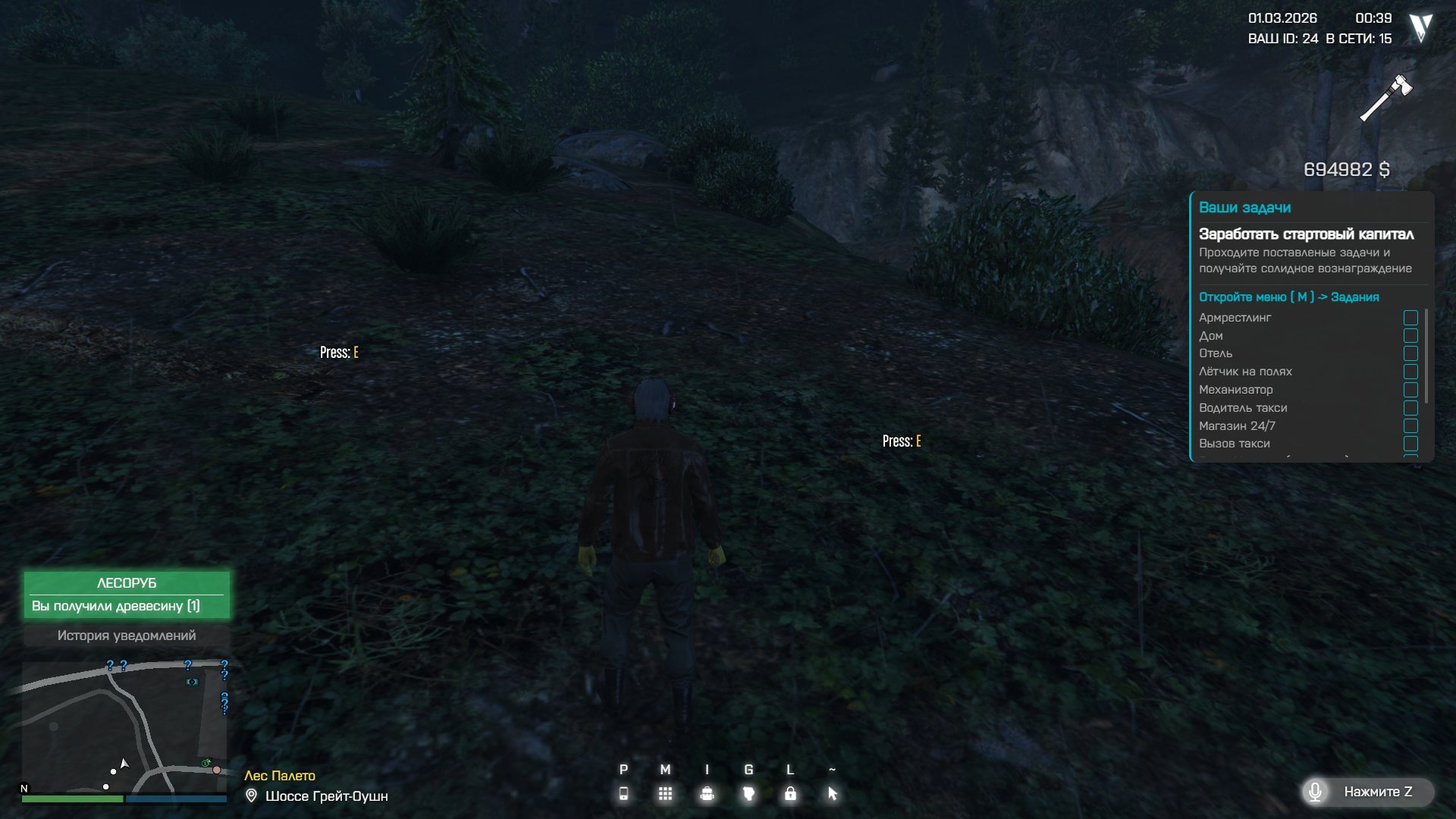
Task: Open the grid menu icon
Action: (x=665, y=793)
